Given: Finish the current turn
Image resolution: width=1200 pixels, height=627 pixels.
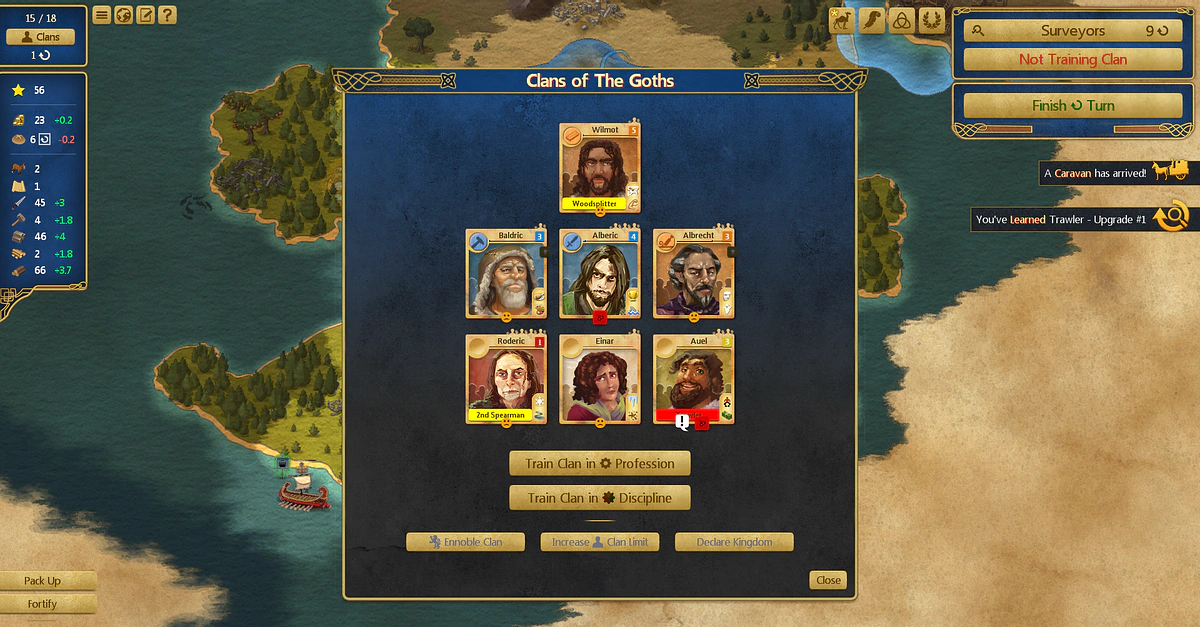Looking at the screenshot, I should (1073, 106).
